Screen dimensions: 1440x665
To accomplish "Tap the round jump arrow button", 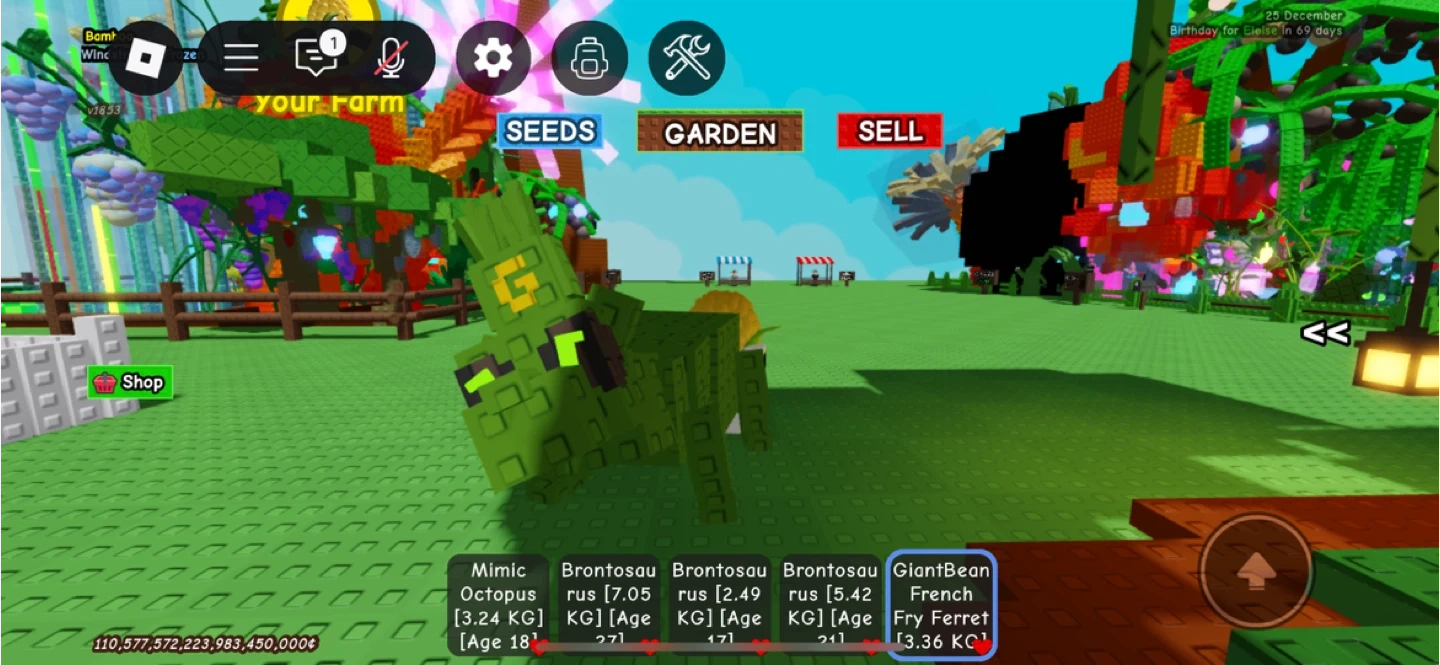I will tap(1255, 571).
